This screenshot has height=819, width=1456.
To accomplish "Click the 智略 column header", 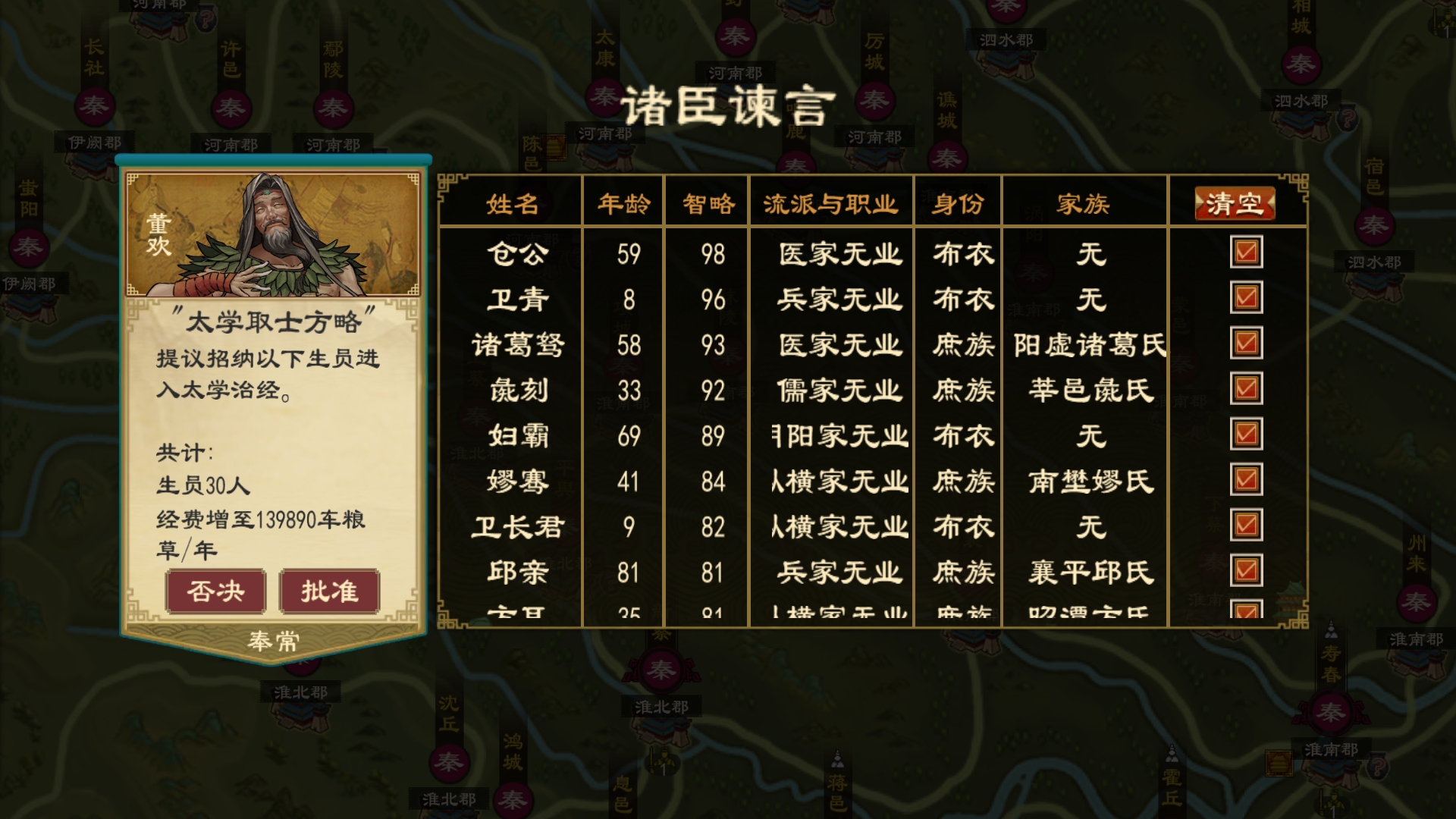I will click(708, 202).
